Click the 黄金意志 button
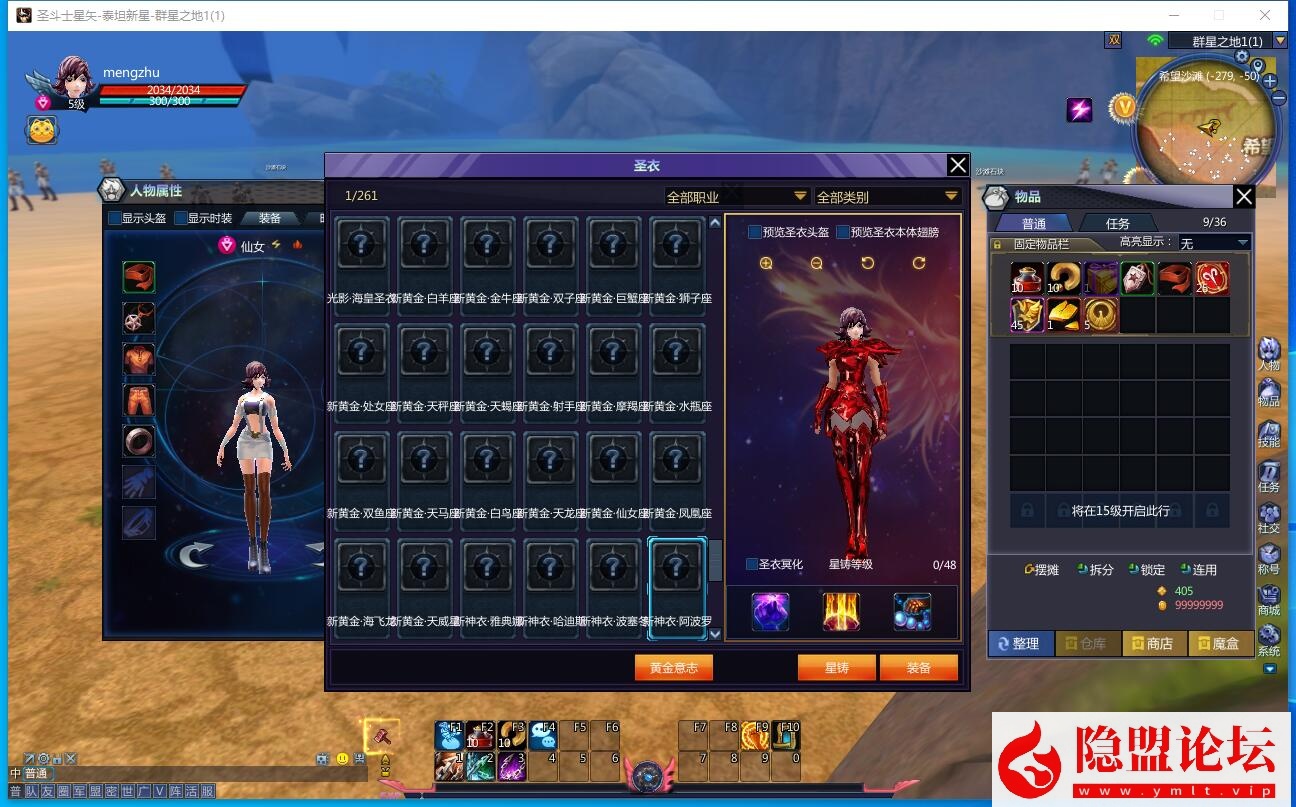Screen dimensions: 1296x807 tap(673, 667)
